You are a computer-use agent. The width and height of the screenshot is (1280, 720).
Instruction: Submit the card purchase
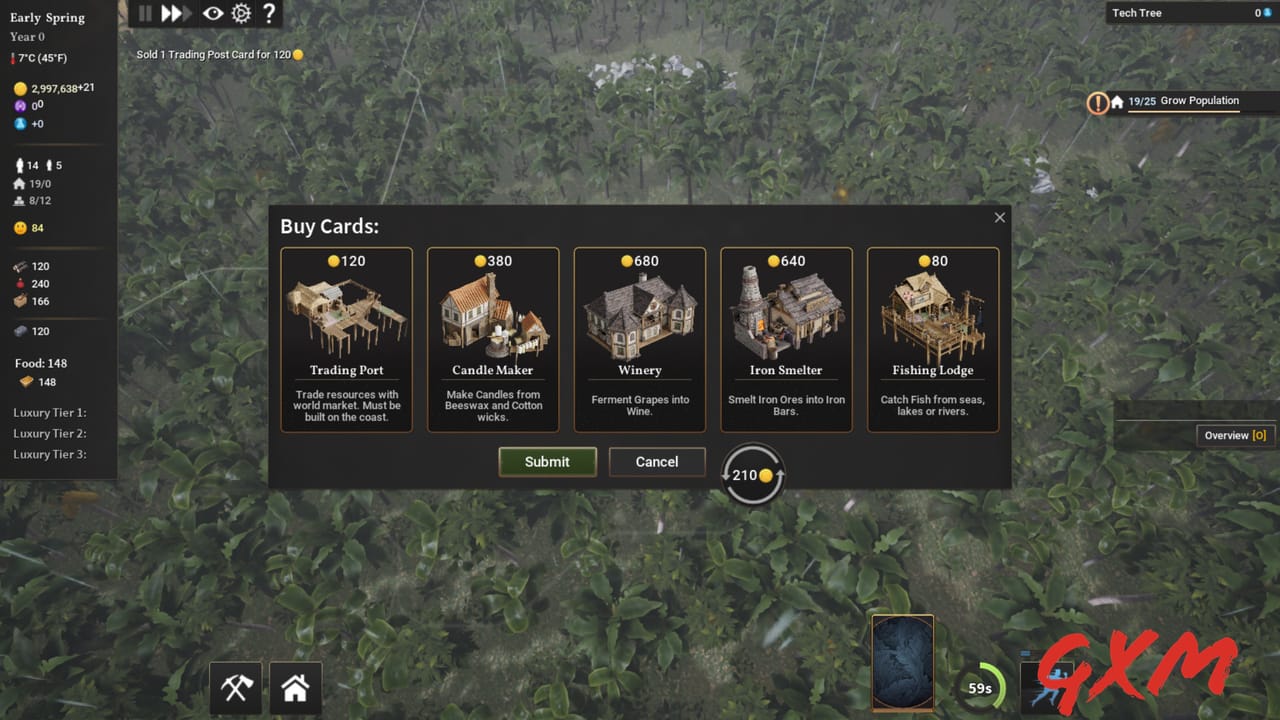tap(547, 461)
